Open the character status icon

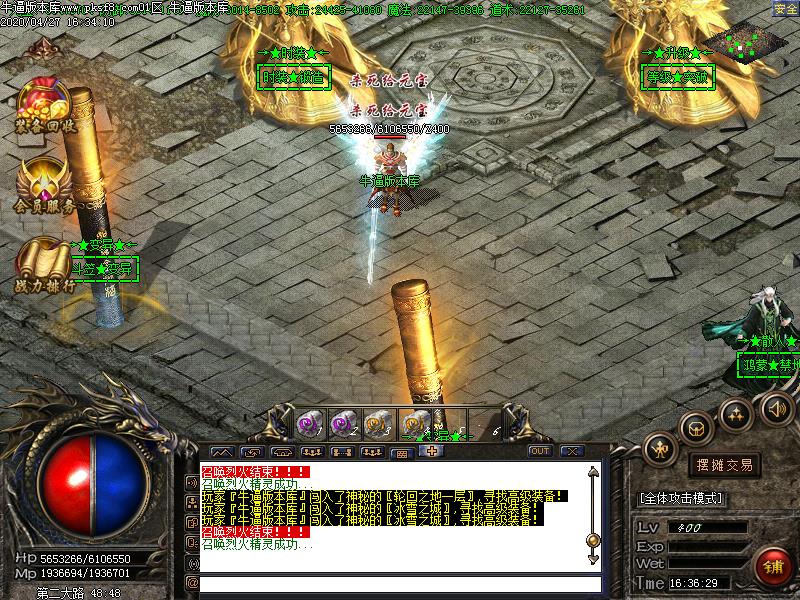tap(661, 448)
